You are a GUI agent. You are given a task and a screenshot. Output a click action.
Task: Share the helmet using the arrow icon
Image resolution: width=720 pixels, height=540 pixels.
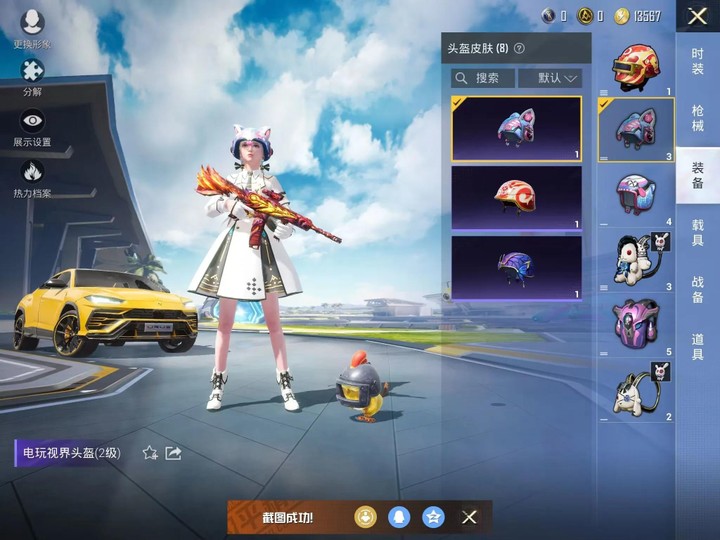[x=173, y=453]
